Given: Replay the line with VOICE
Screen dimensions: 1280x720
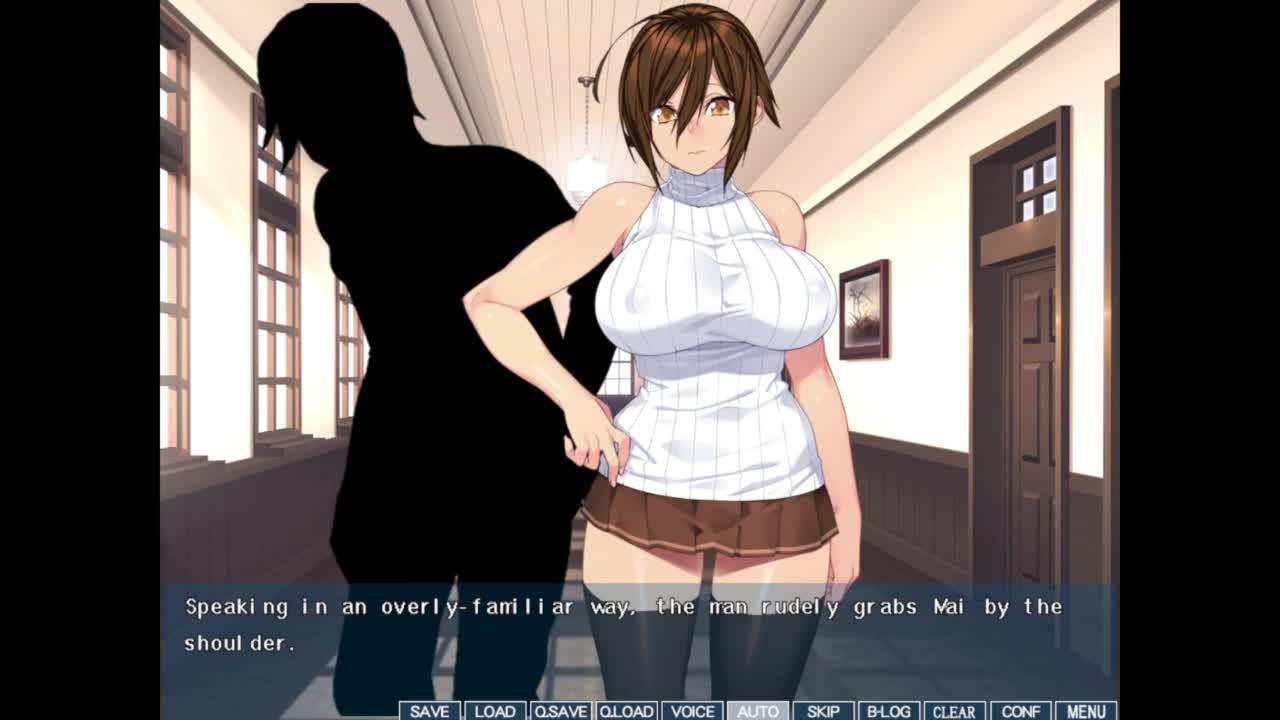Looking at the screenshot, I should pyautogui.click(x=692, y=711).
